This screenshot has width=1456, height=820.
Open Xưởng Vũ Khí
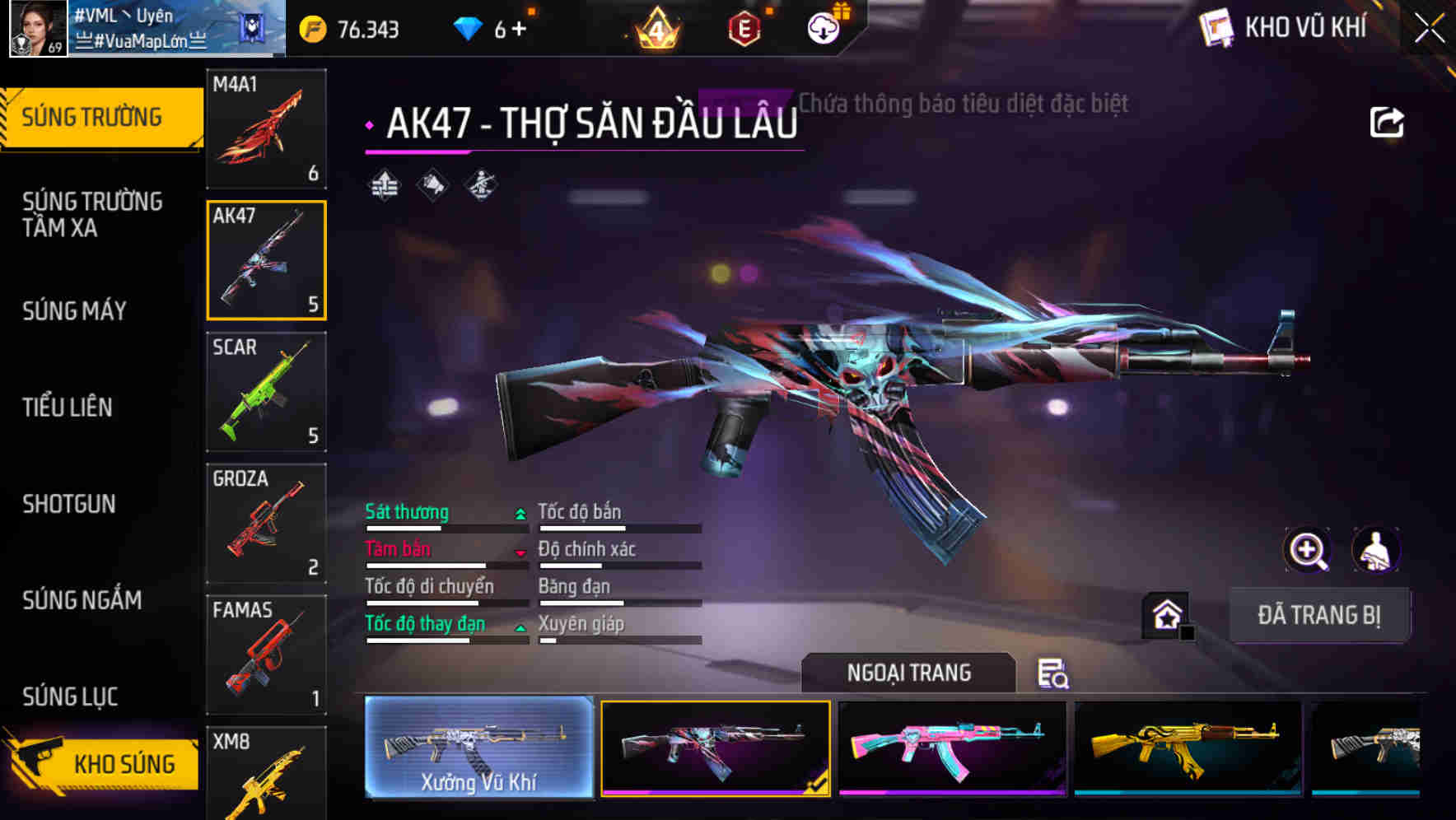[478, 750]
